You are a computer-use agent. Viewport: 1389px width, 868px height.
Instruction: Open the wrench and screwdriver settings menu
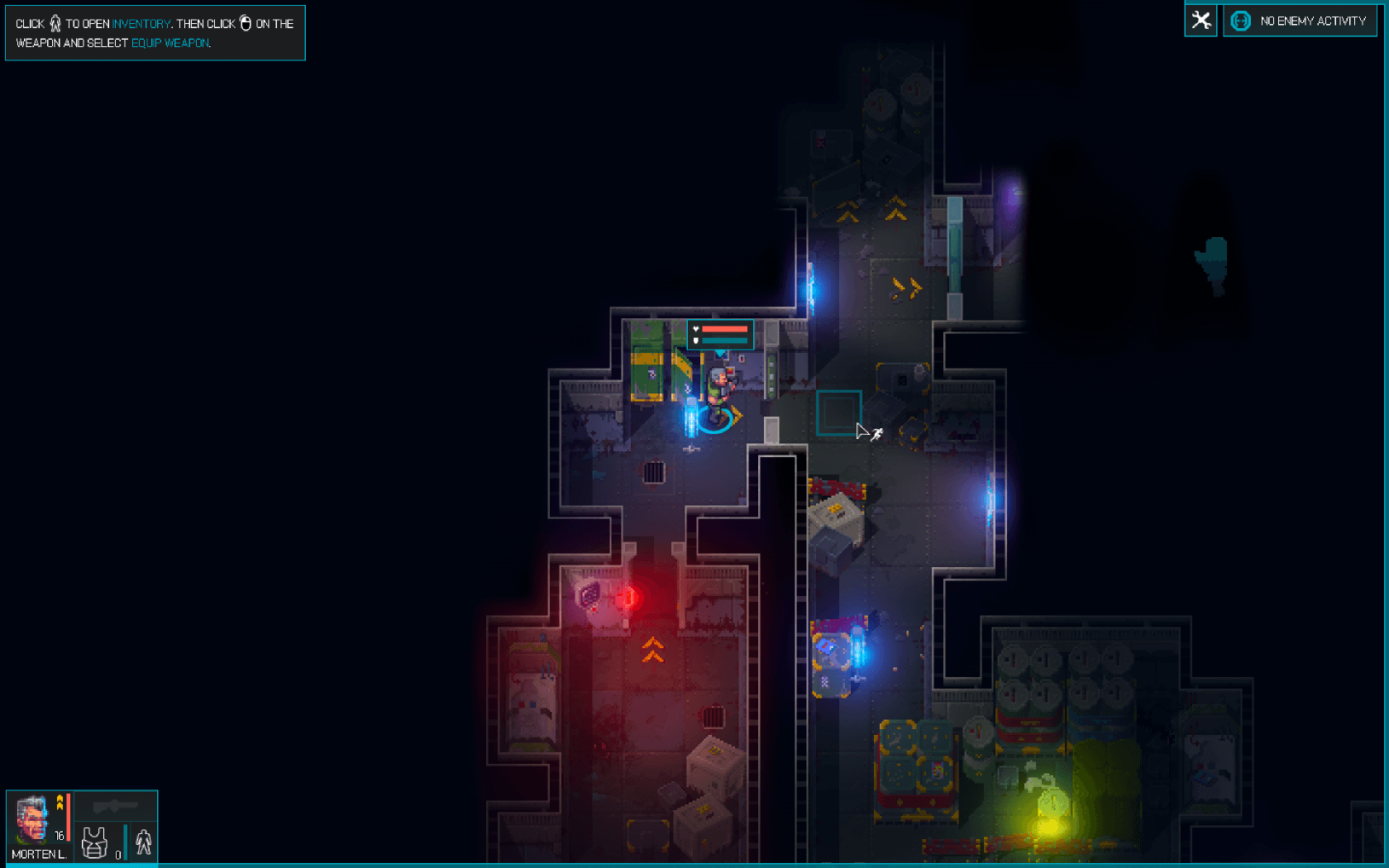pyautogui.click(x=1200, y=21)
